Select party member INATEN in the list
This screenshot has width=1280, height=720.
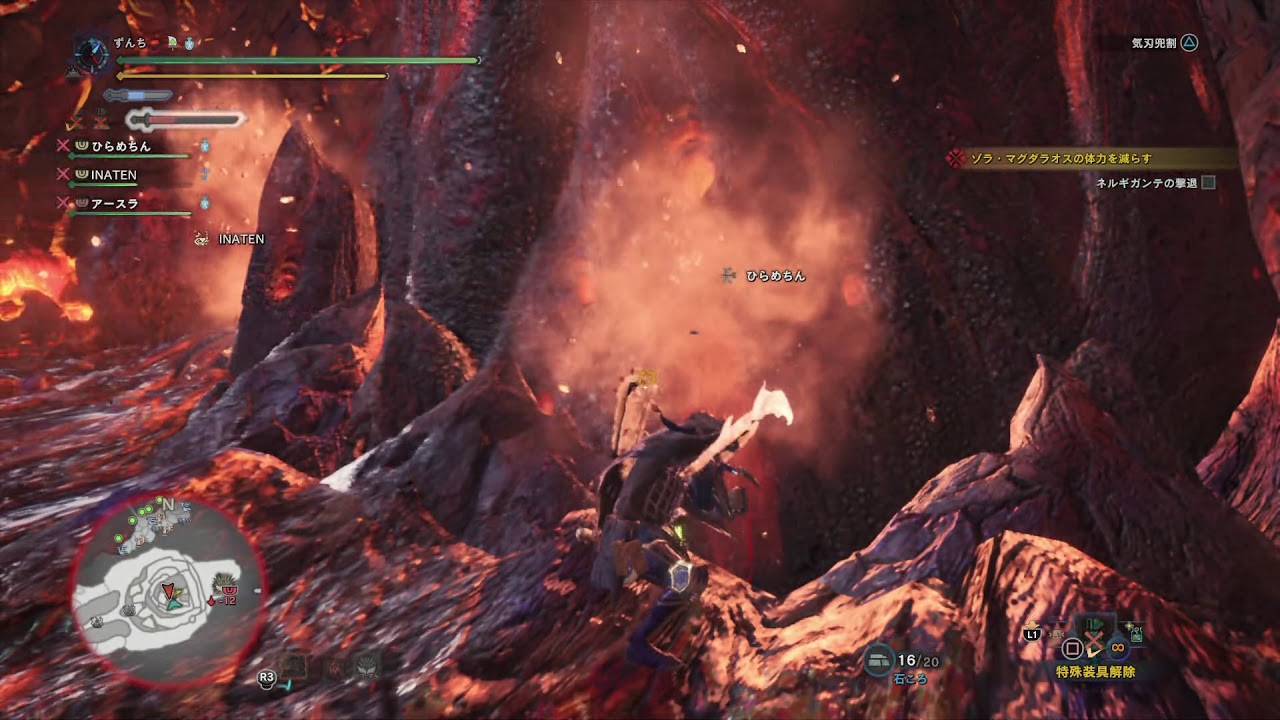(113, 175)
